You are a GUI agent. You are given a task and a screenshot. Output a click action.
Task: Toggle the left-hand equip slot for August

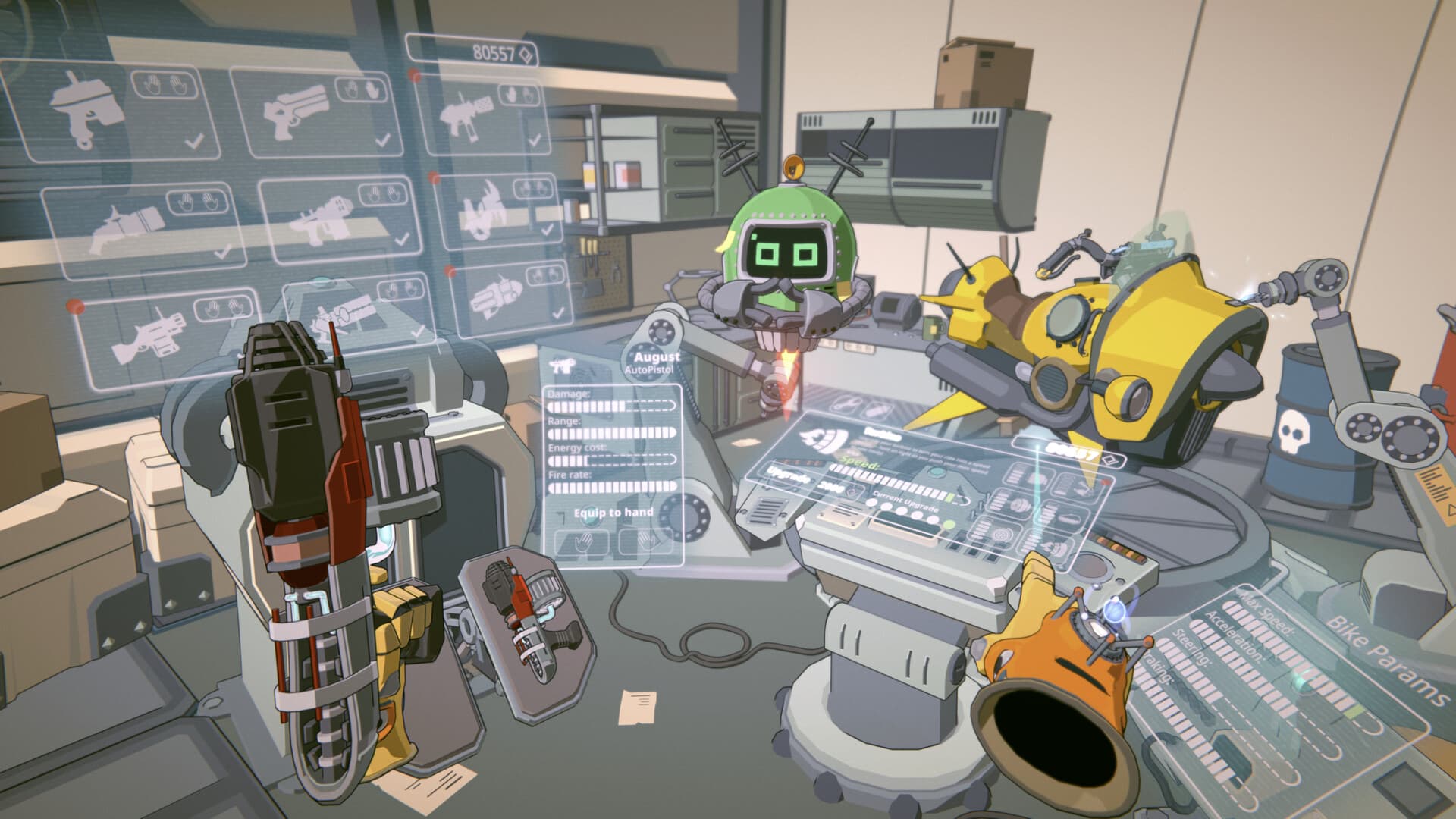[x=581, y=541]
